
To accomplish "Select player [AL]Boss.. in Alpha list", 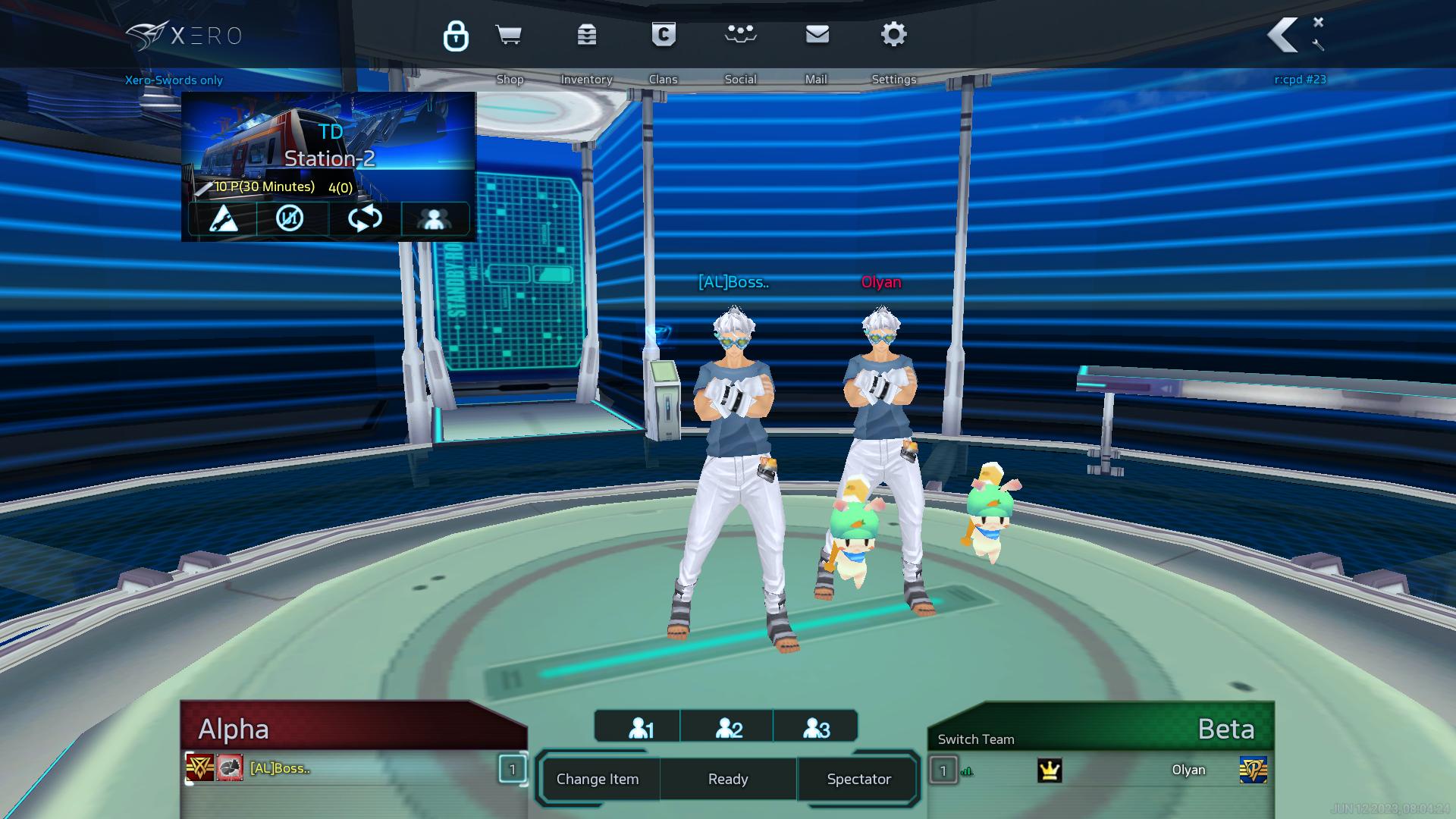I will tap(280, 769).
